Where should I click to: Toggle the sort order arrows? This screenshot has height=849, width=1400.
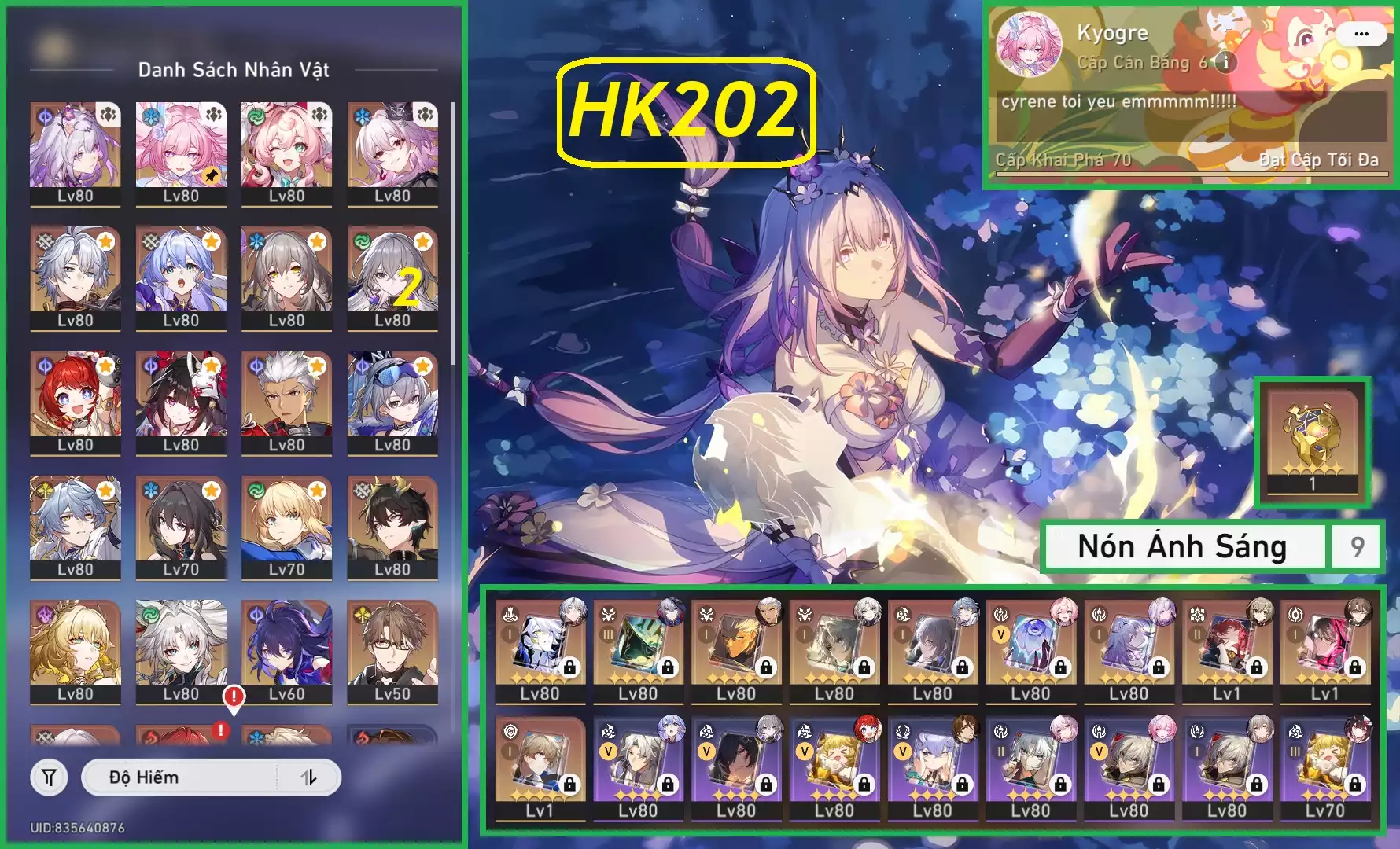pos(309,777)
